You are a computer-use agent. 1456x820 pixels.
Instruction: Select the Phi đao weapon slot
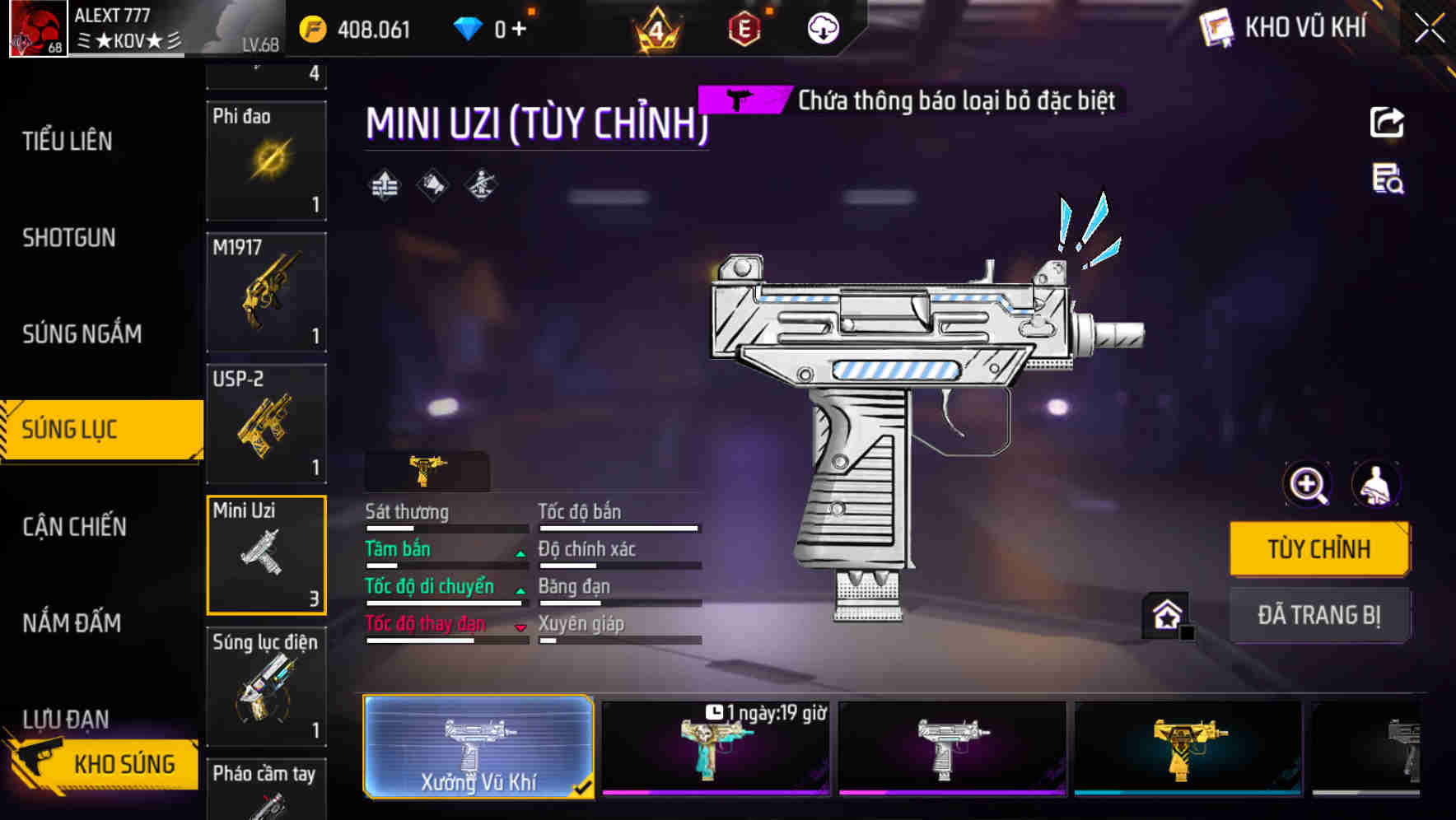tap(266, 161)
